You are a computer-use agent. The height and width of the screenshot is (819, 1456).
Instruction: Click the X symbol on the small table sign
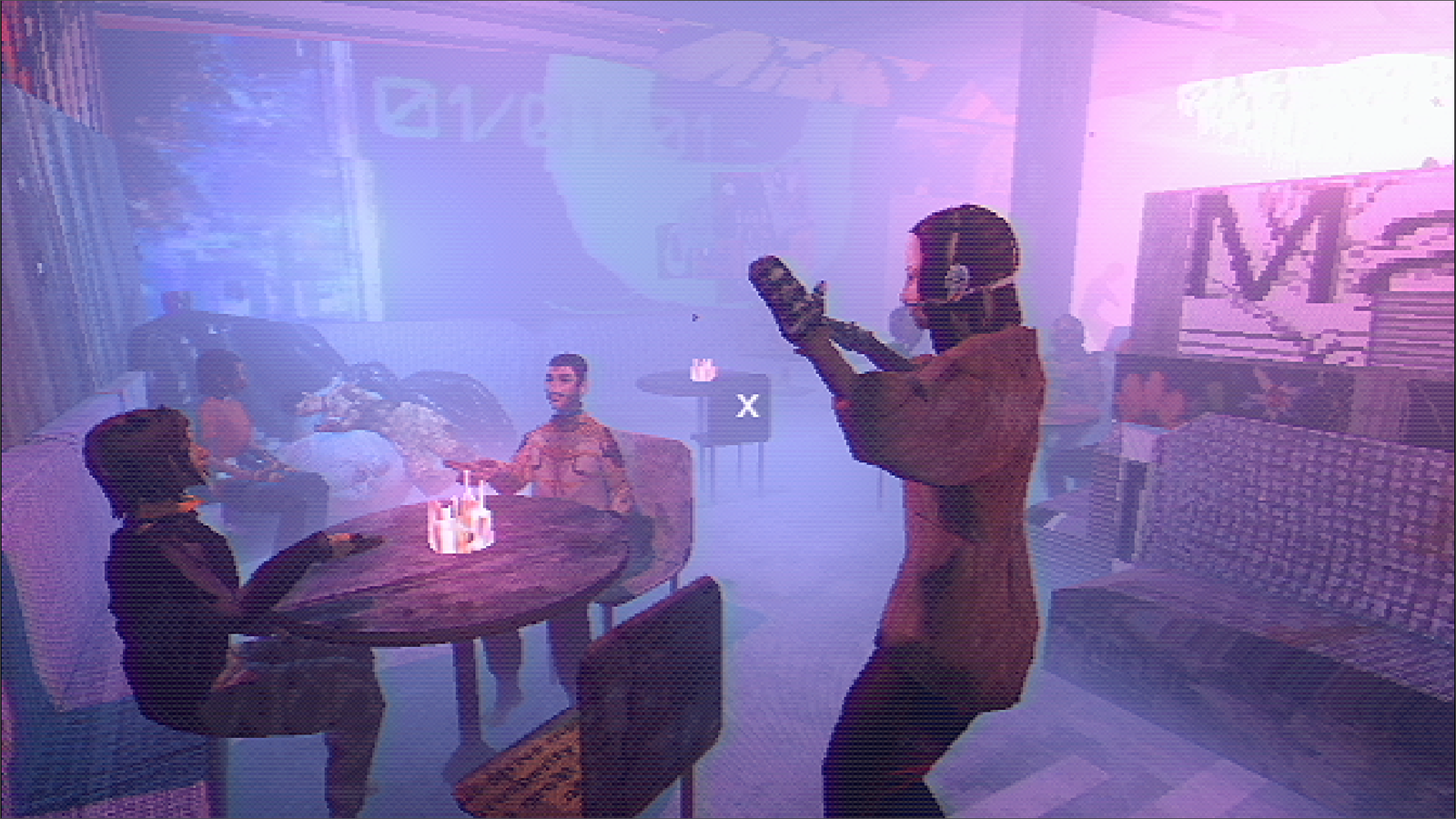pos(748,405)
